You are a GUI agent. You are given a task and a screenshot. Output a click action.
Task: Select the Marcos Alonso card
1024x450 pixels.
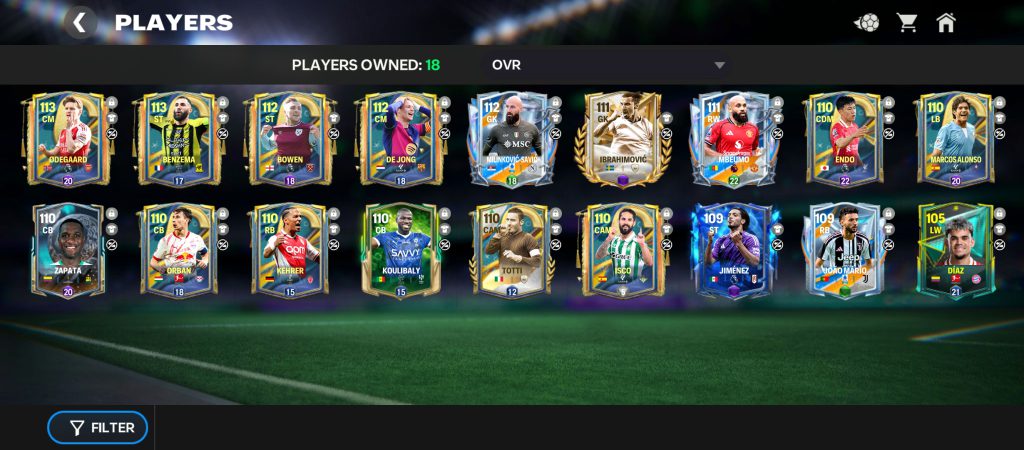point(954,140)
